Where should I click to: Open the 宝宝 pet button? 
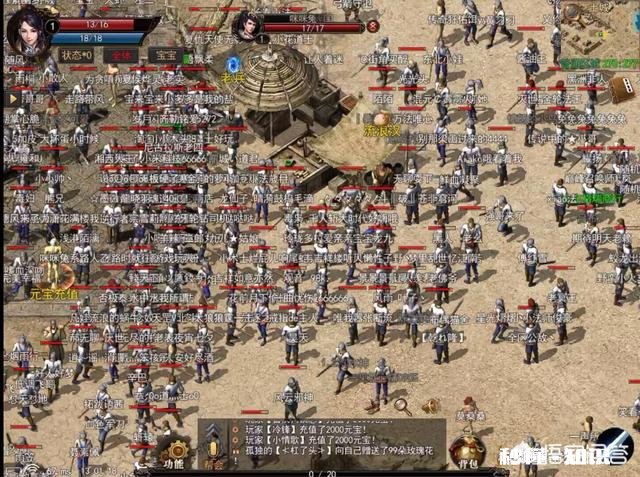(164, 55)
